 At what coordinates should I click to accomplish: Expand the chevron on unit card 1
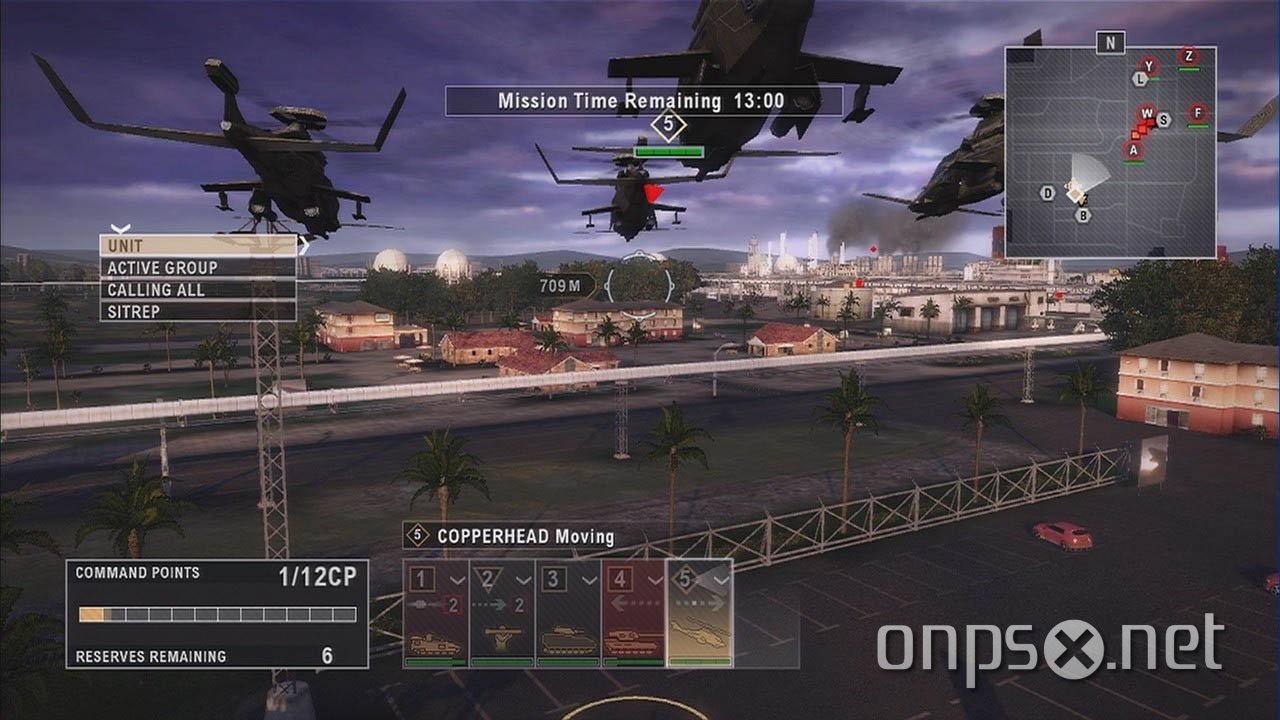[x=457, y=579]
